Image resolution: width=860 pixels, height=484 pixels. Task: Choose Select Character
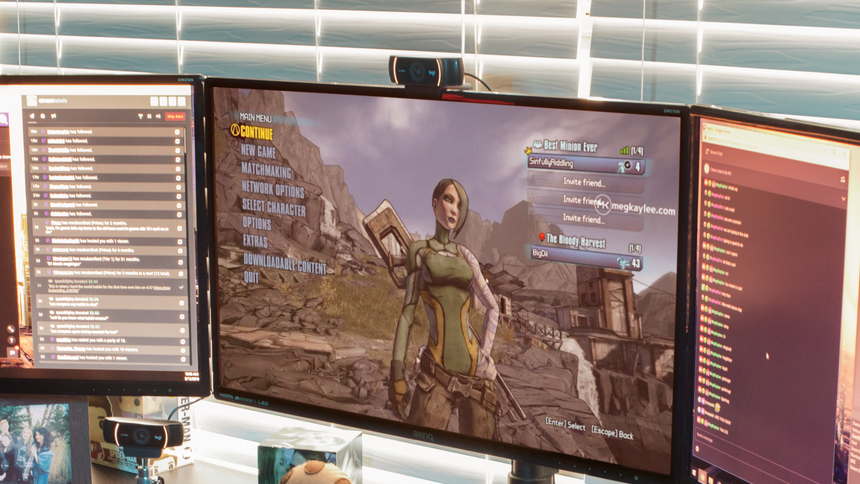click(x=273, y=207)
